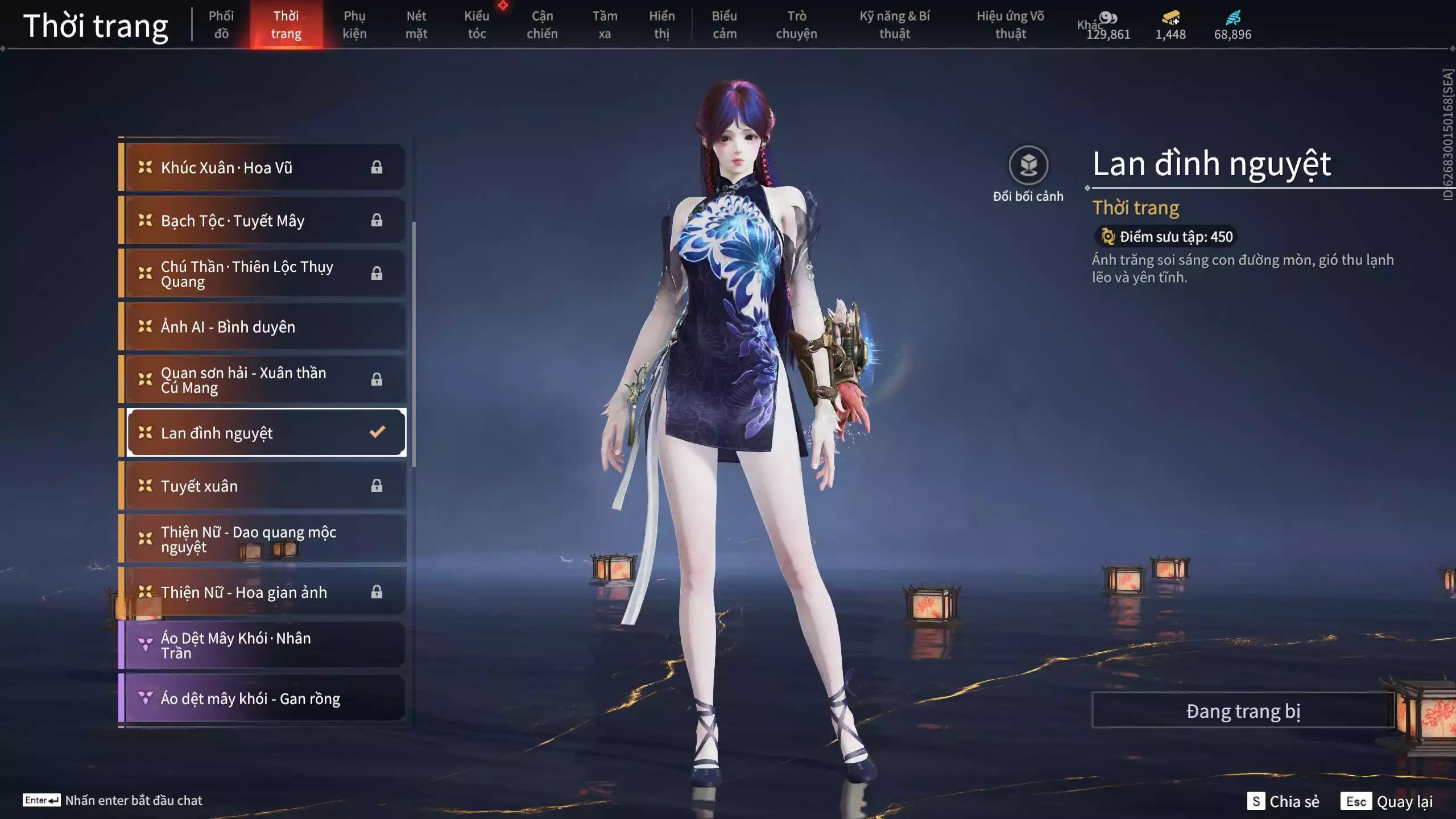Viewport: 1456px width, 819px height.
Task: Go to the Kiểu tóc tab
Action: point(477,25)
